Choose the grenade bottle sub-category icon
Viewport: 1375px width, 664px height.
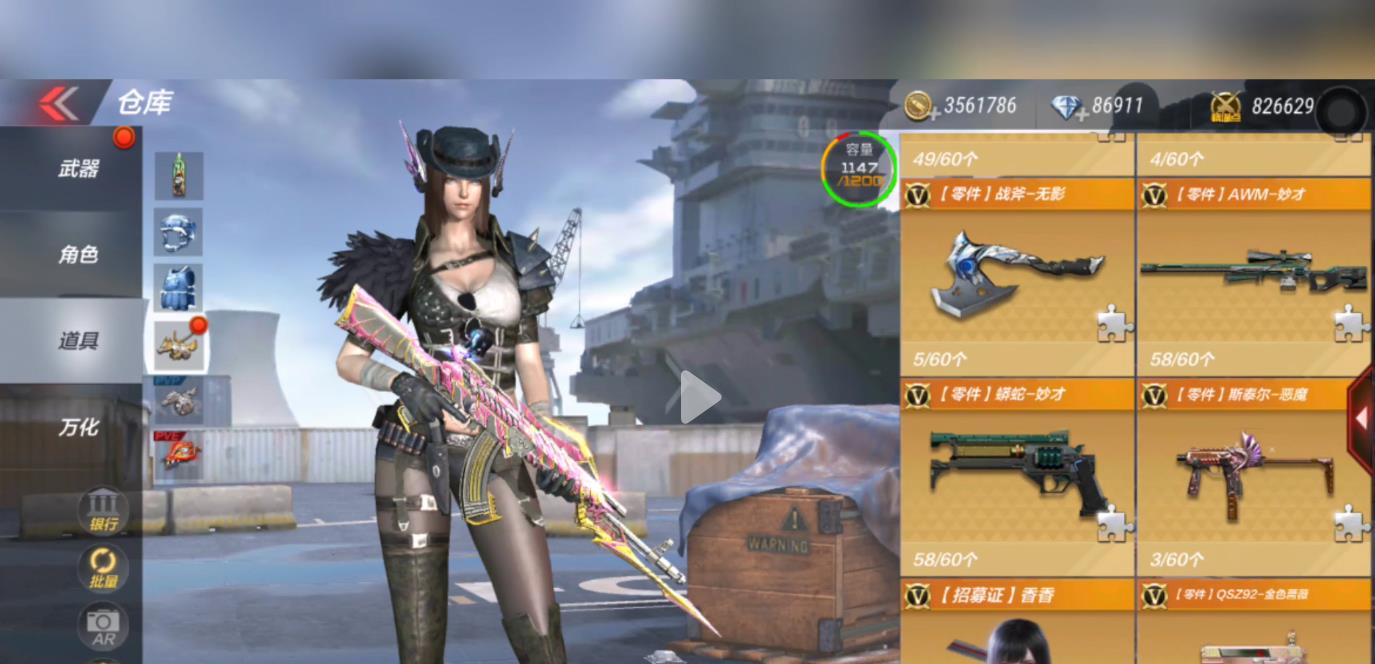[179, 176]
